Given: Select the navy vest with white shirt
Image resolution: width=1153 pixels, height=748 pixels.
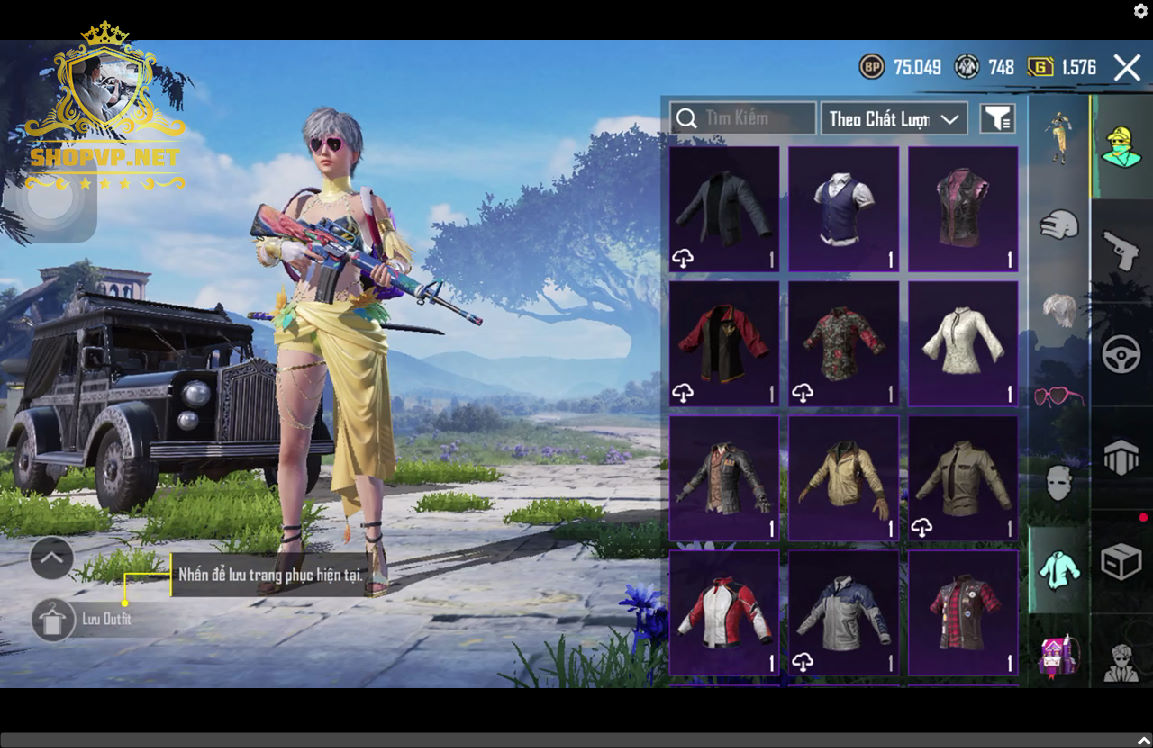Looking at the screenshot, I should (x=843, y=208).
